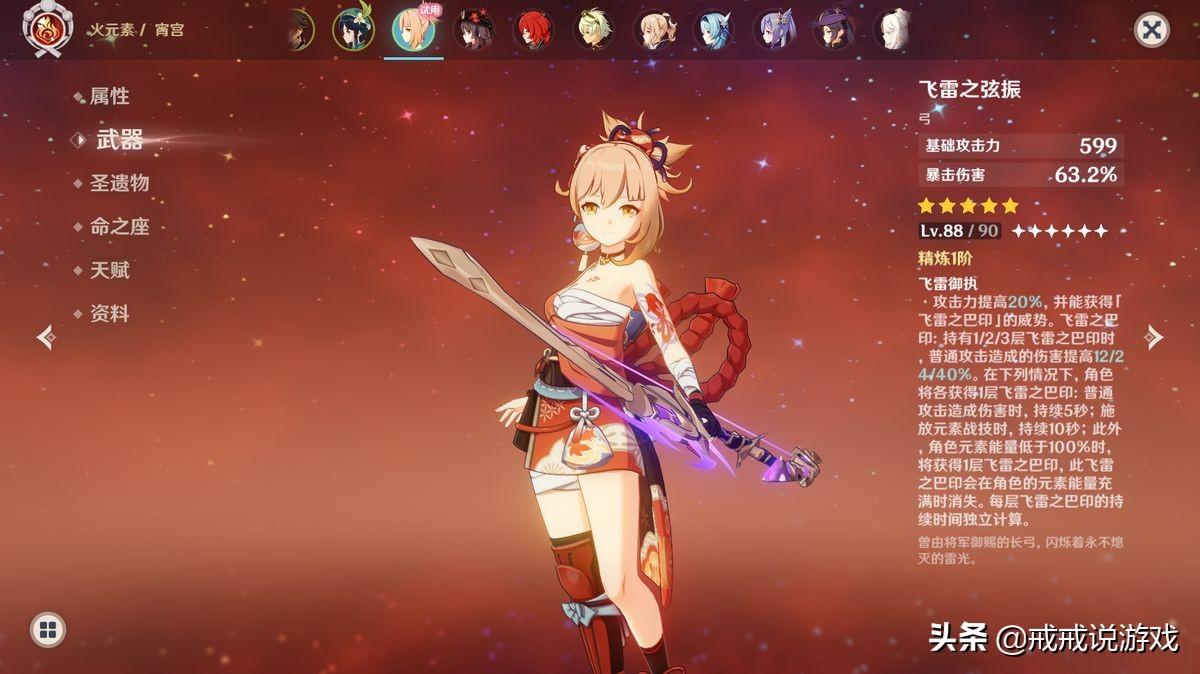
Task: Pick Hu Tao's portrait with the black hat
Action: tap(473, 30)
